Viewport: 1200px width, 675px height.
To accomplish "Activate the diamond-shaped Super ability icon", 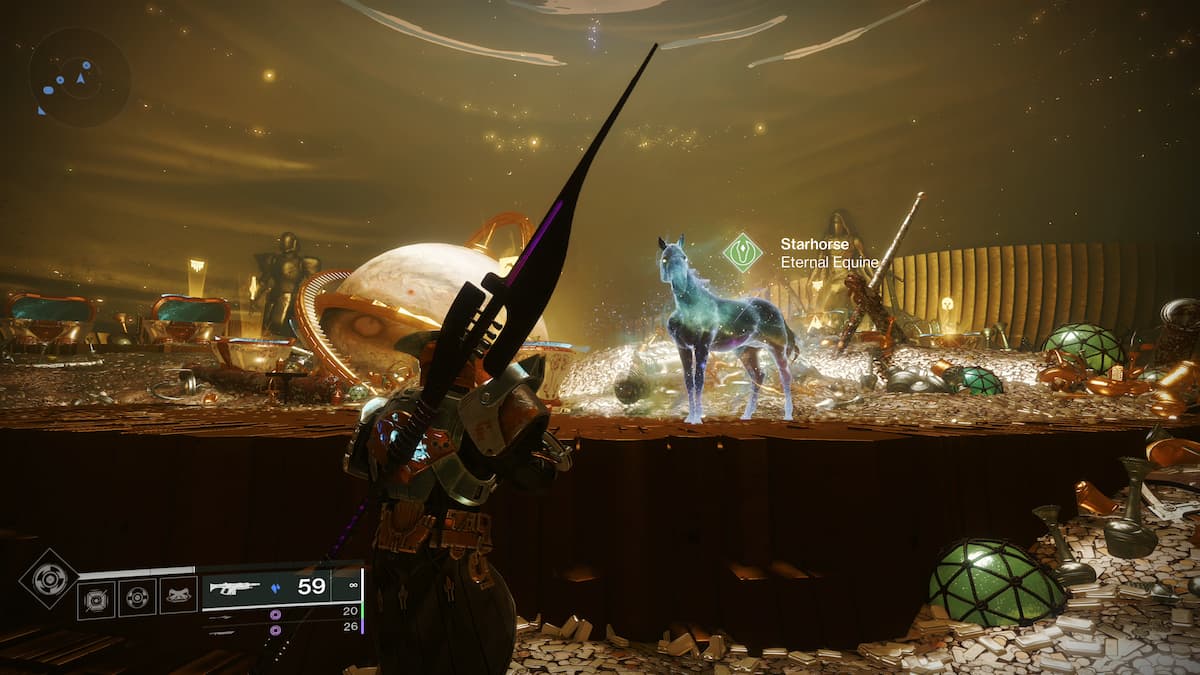I will pyautogui.click(x=49, y=578).
